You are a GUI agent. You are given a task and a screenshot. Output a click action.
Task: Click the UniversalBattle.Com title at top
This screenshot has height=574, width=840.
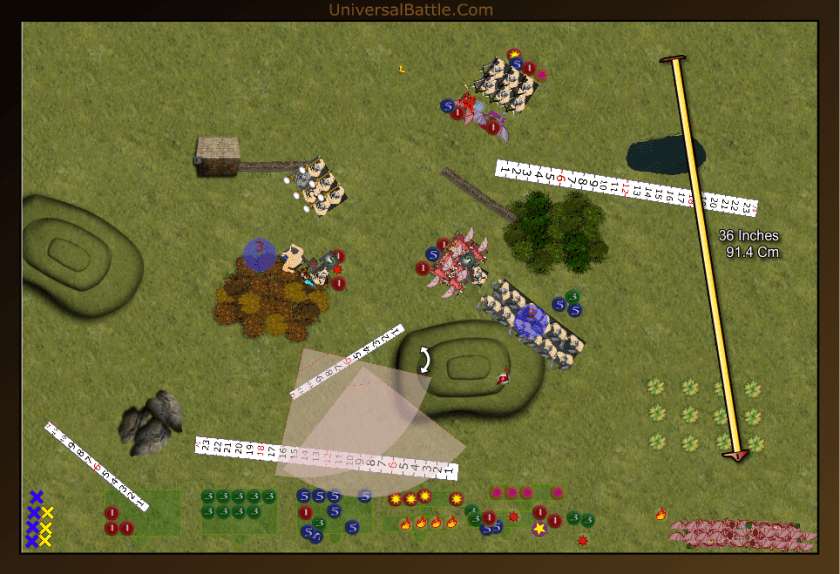click(x=411, y=10)
